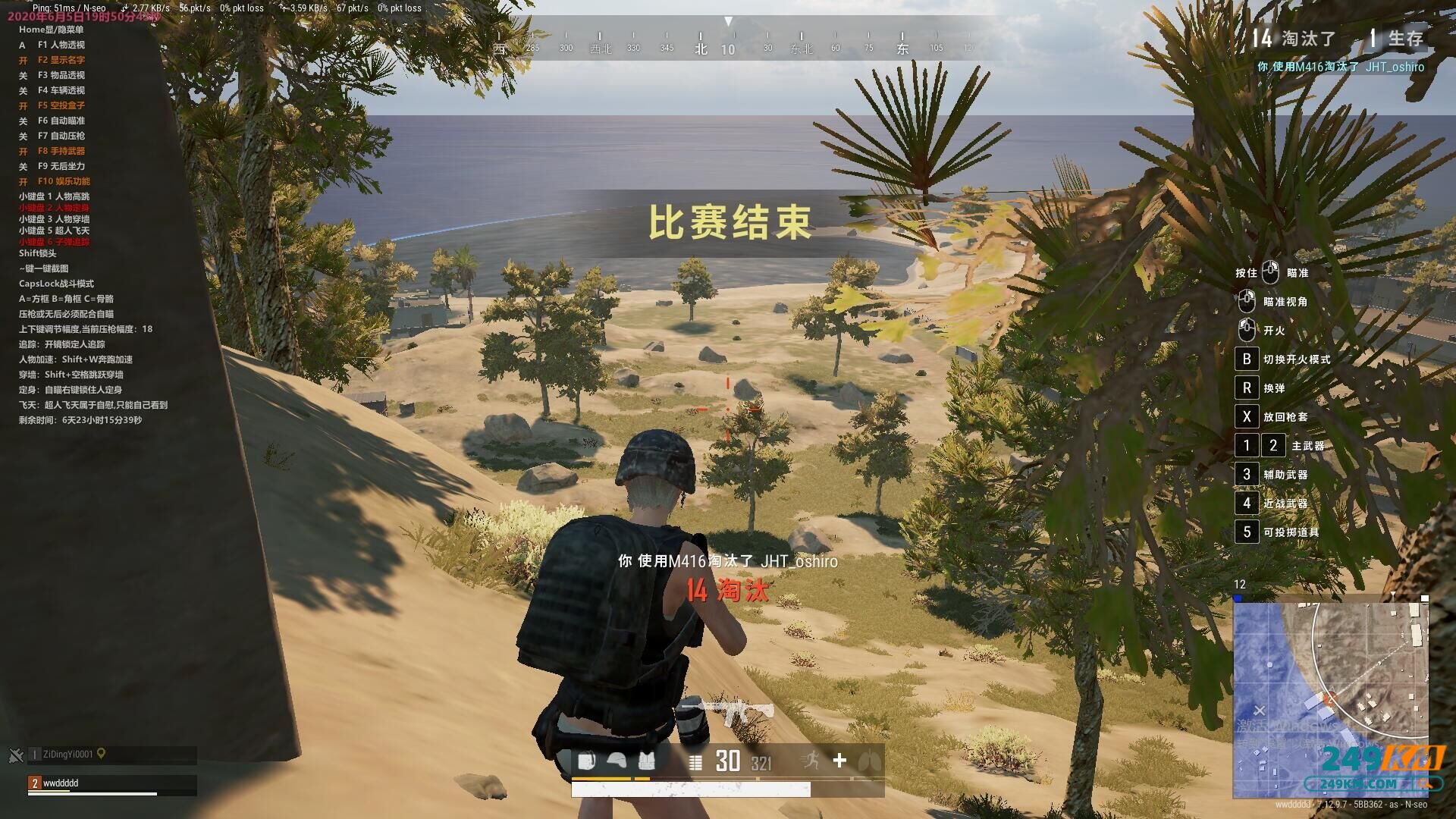
Task: Click the sprinting runner icon in the HUD
Action: [x=810, y=761]
